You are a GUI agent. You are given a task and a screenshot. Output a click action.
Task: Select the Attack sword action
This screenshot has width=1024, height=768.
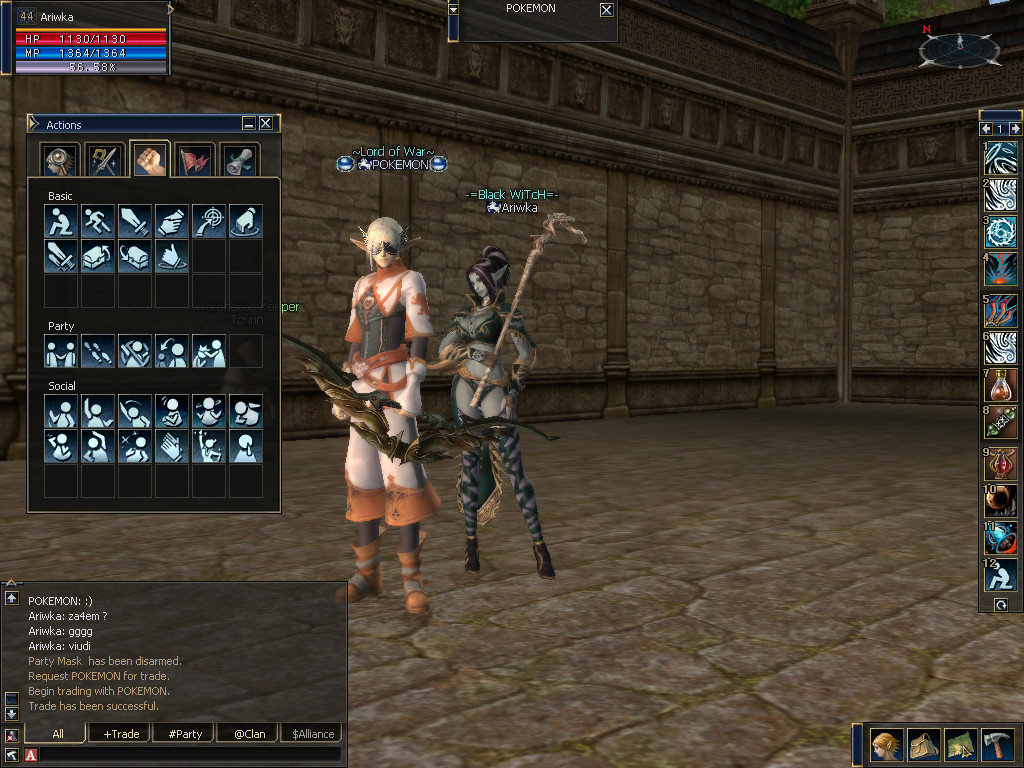[135, 221]
